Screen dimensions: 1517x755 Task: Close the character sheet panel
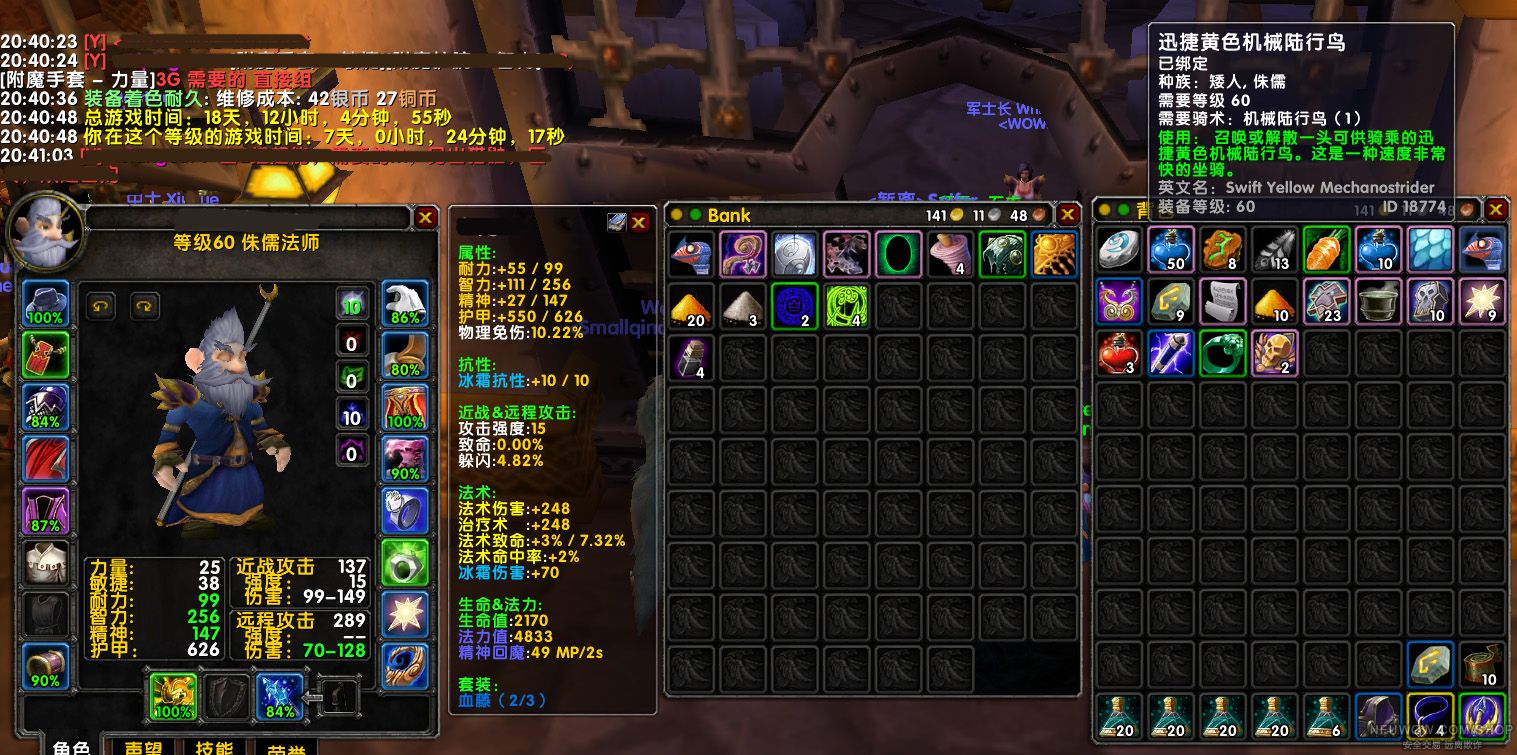426,217
